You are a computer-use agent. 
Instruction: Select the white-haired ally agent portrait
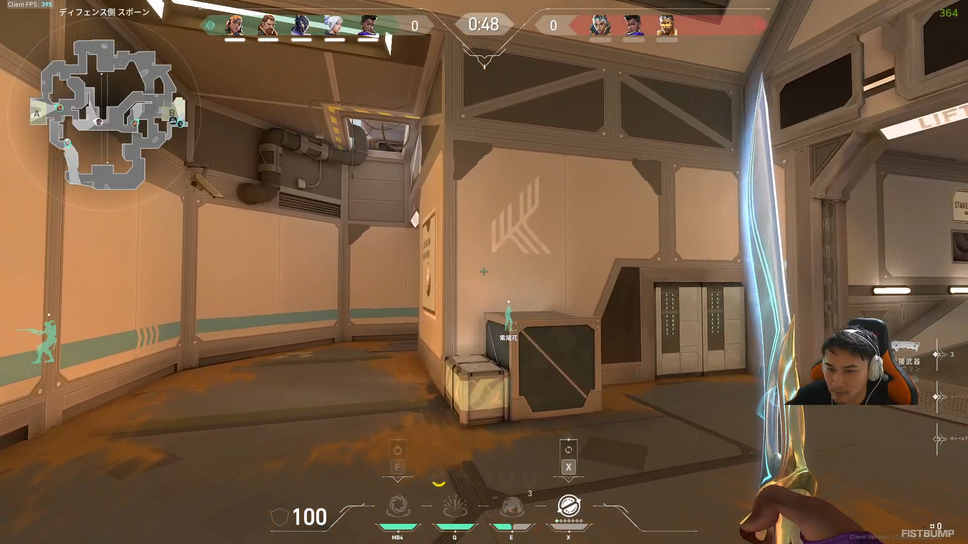pos(334,26)
